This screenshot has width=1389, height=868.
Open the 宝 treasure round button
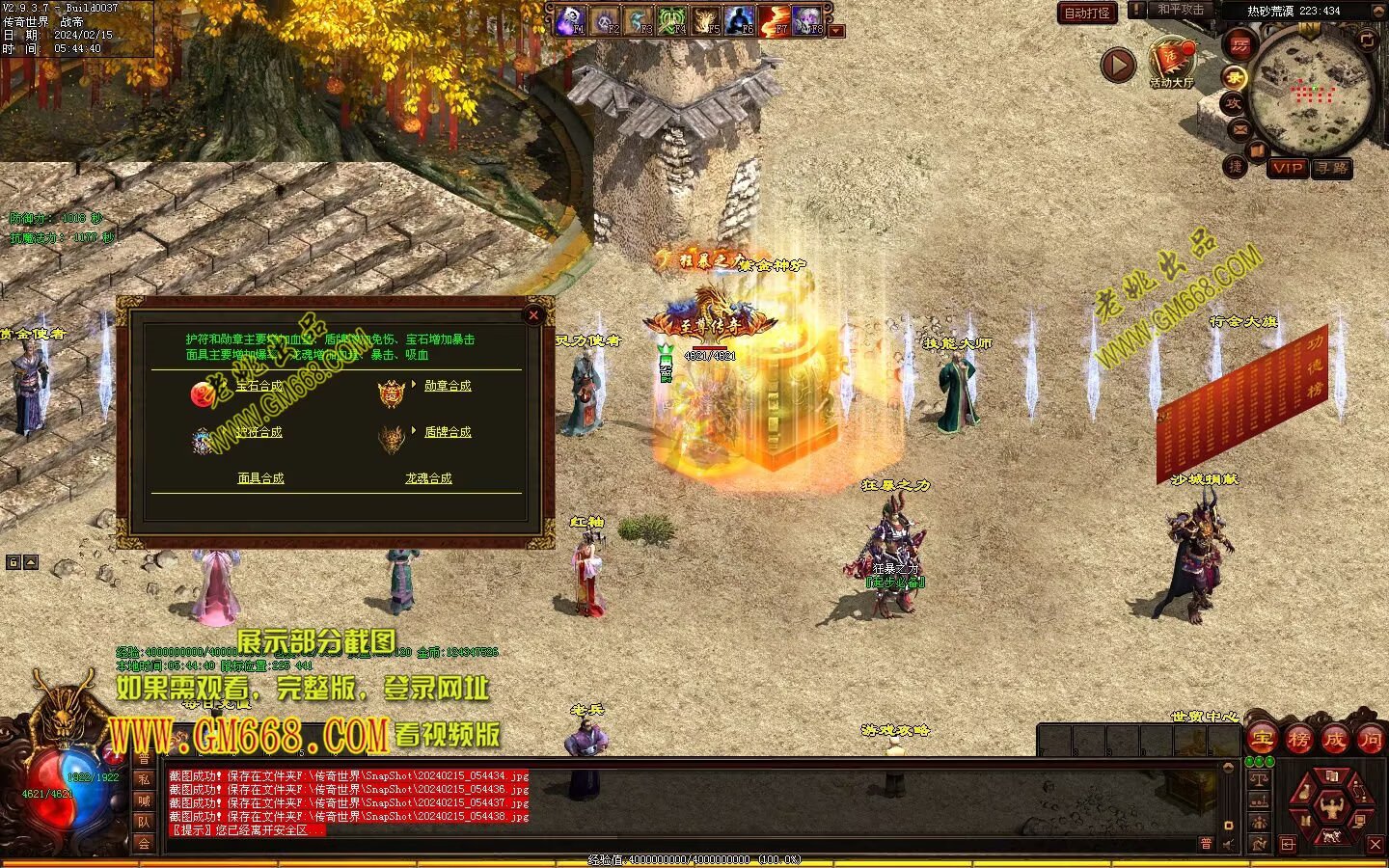[1261, 740]
